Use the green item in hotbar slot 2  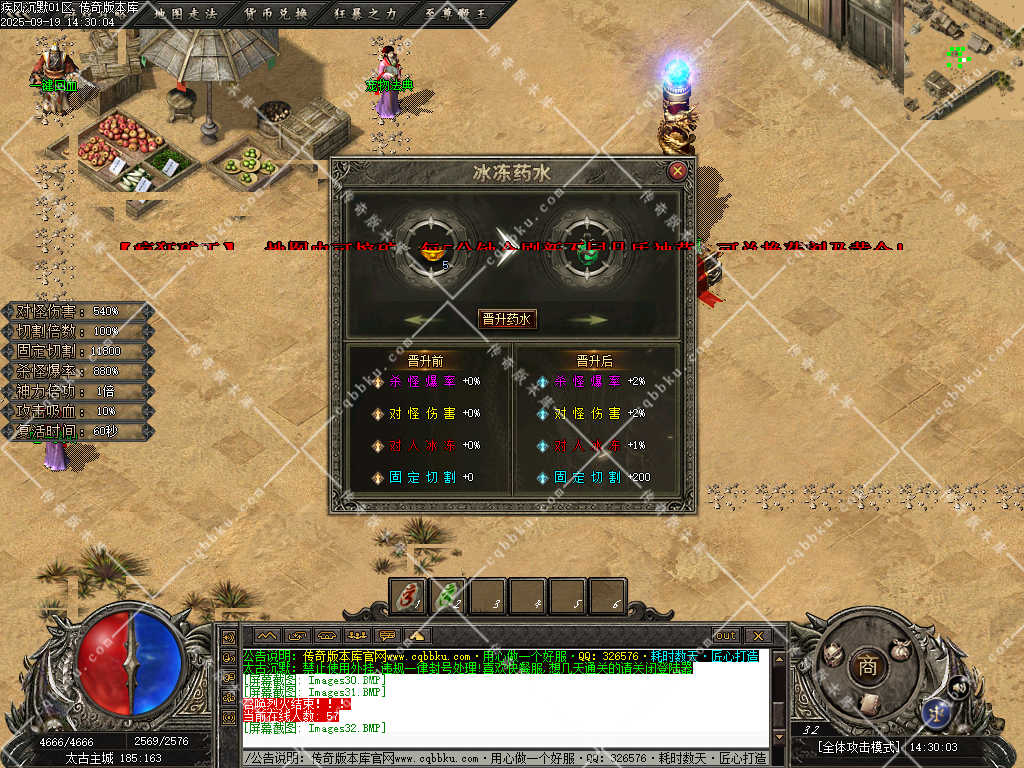pos(447,596)
